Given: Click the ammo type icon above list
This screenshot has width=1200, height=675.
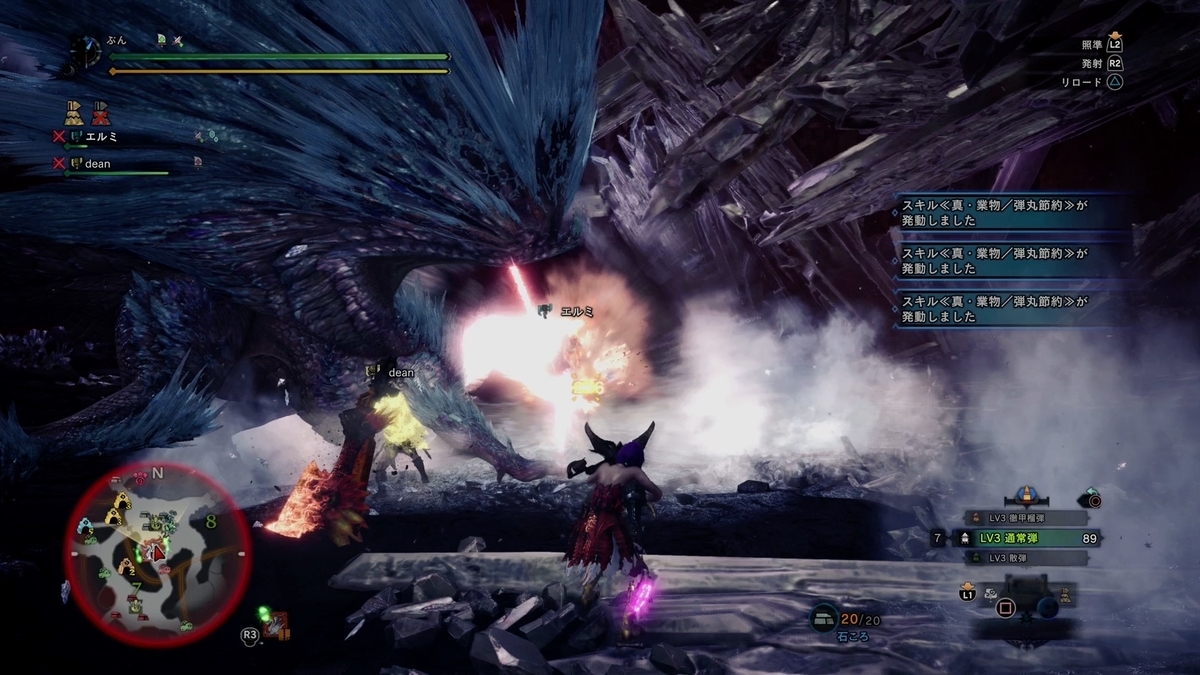Looking at the screenshot, I should (1024, 495).
